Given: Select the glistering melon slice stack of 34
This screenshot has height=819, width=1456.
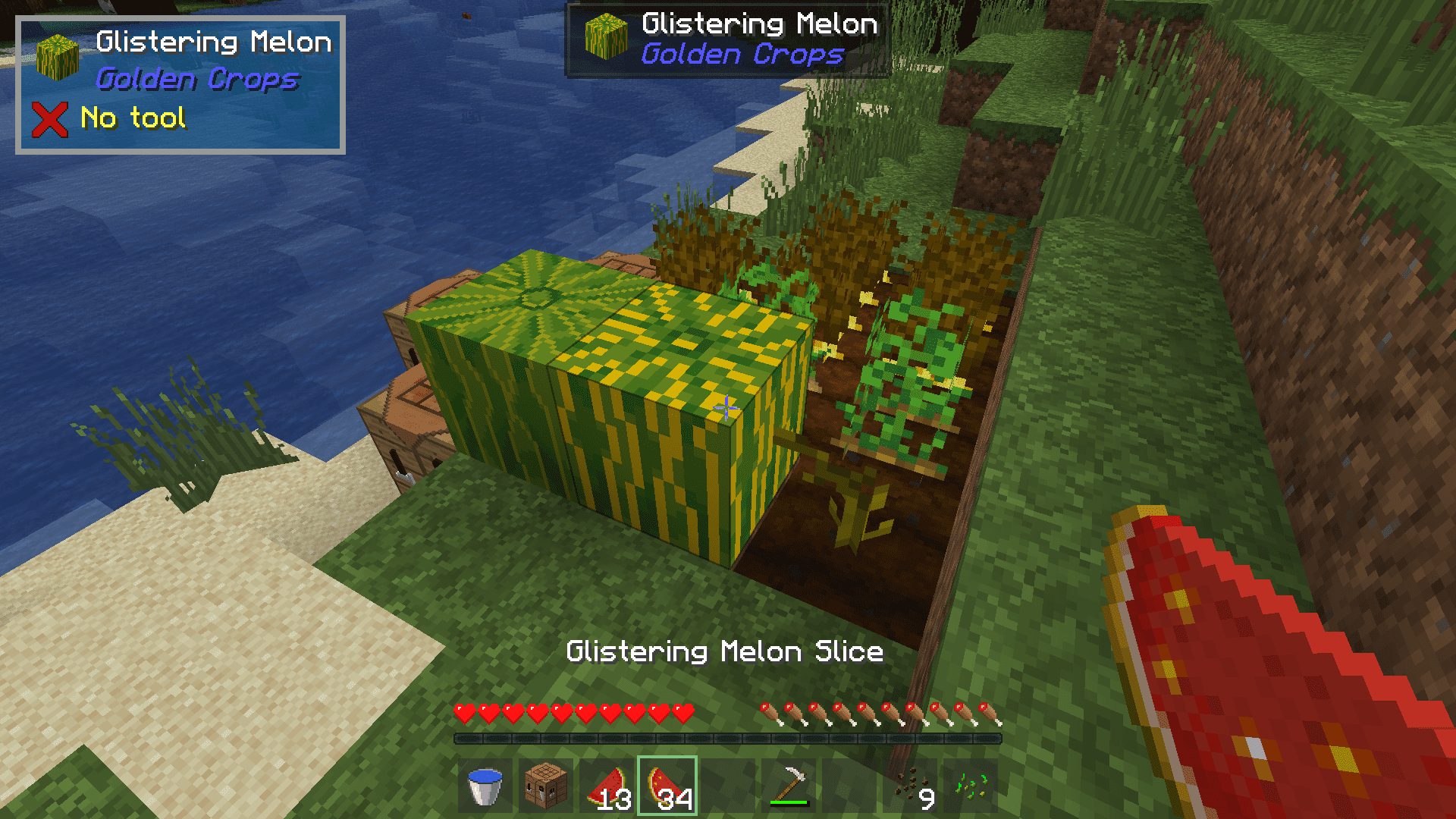Looking at the screenshot, I should tap(667, 786).
